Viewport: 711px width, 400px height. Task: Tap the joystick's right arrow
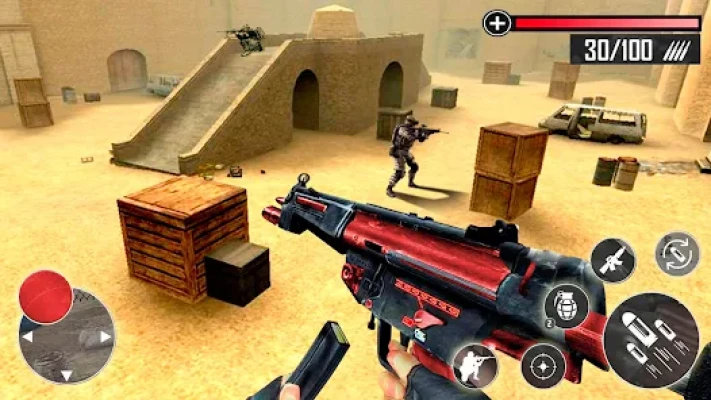(104, 336)
